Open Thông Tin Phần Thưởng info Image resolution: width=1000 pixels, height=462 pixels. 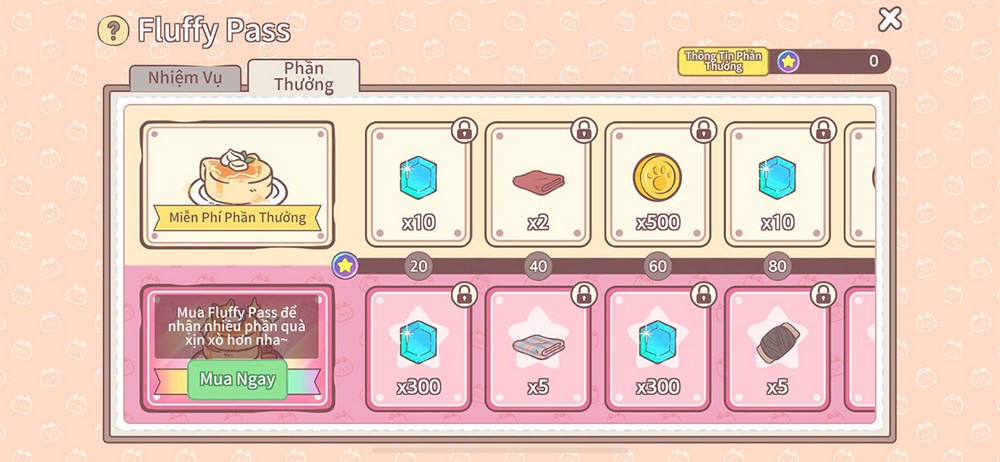tap(723, 61)
